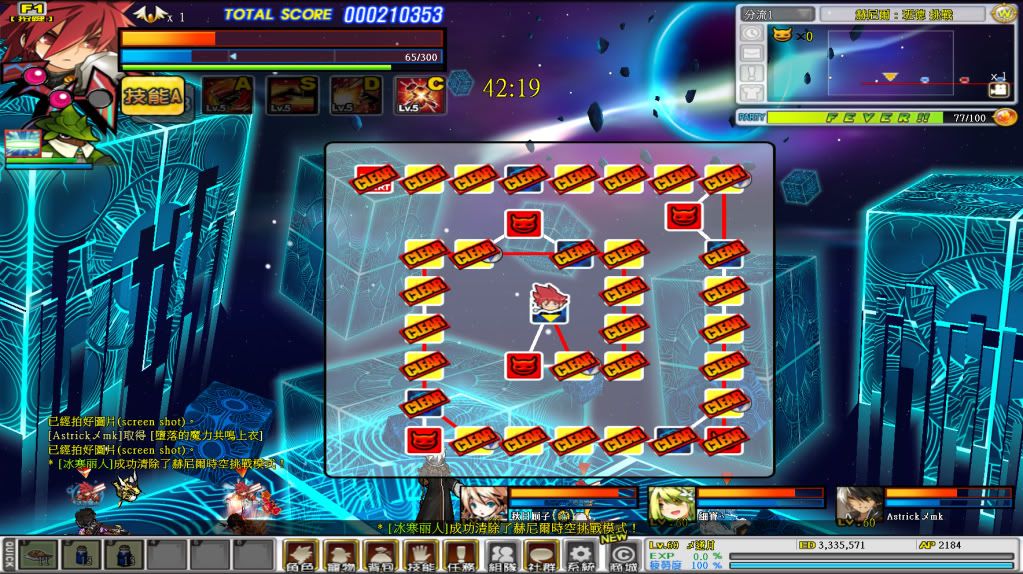Click the camera icon on the minimap
The height and width of the screenshot is (574, 1023).
999,90
